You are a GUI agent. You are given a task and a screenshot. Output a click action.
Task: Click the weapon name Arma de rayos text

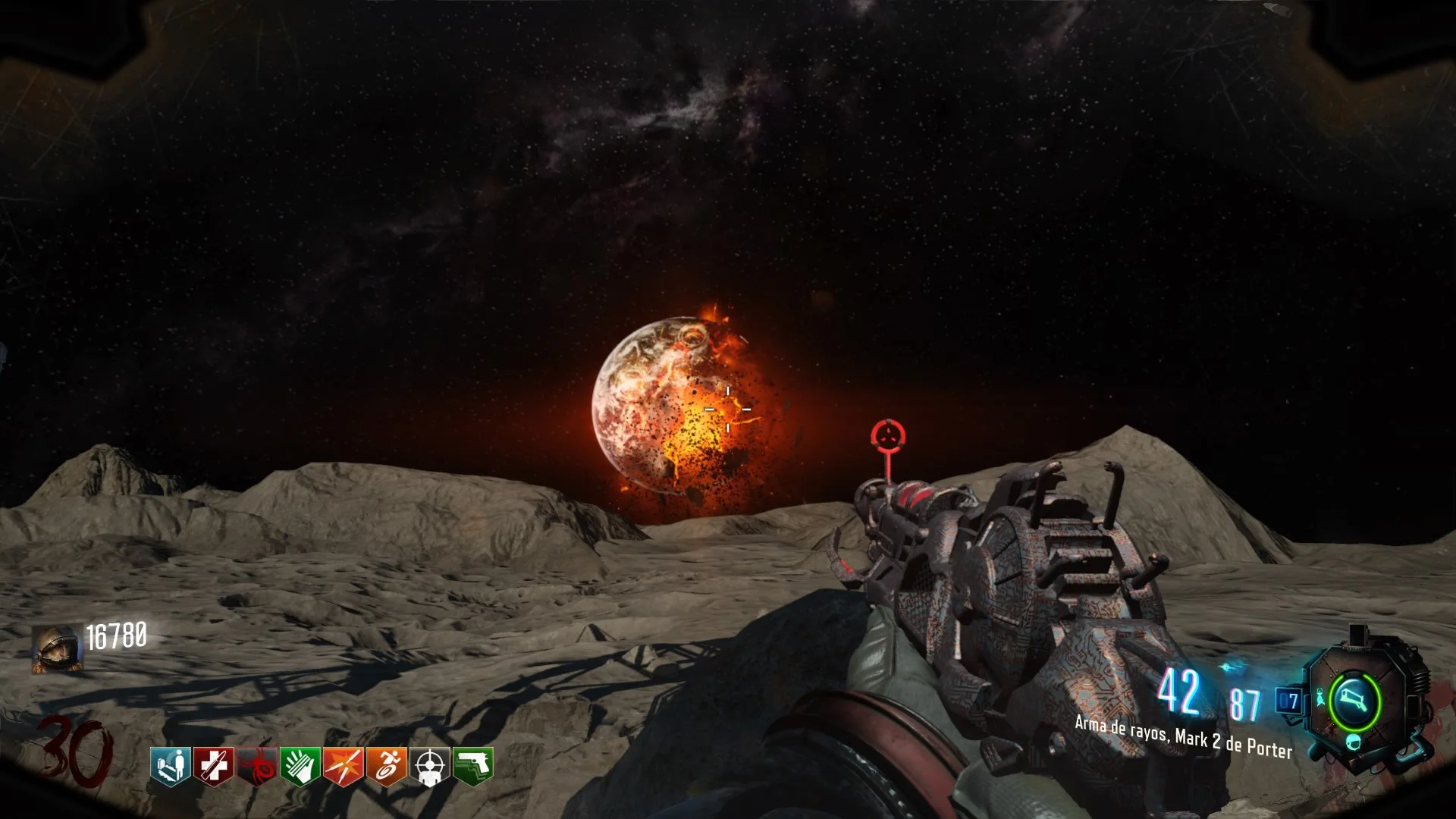[x=1183, y=737]
